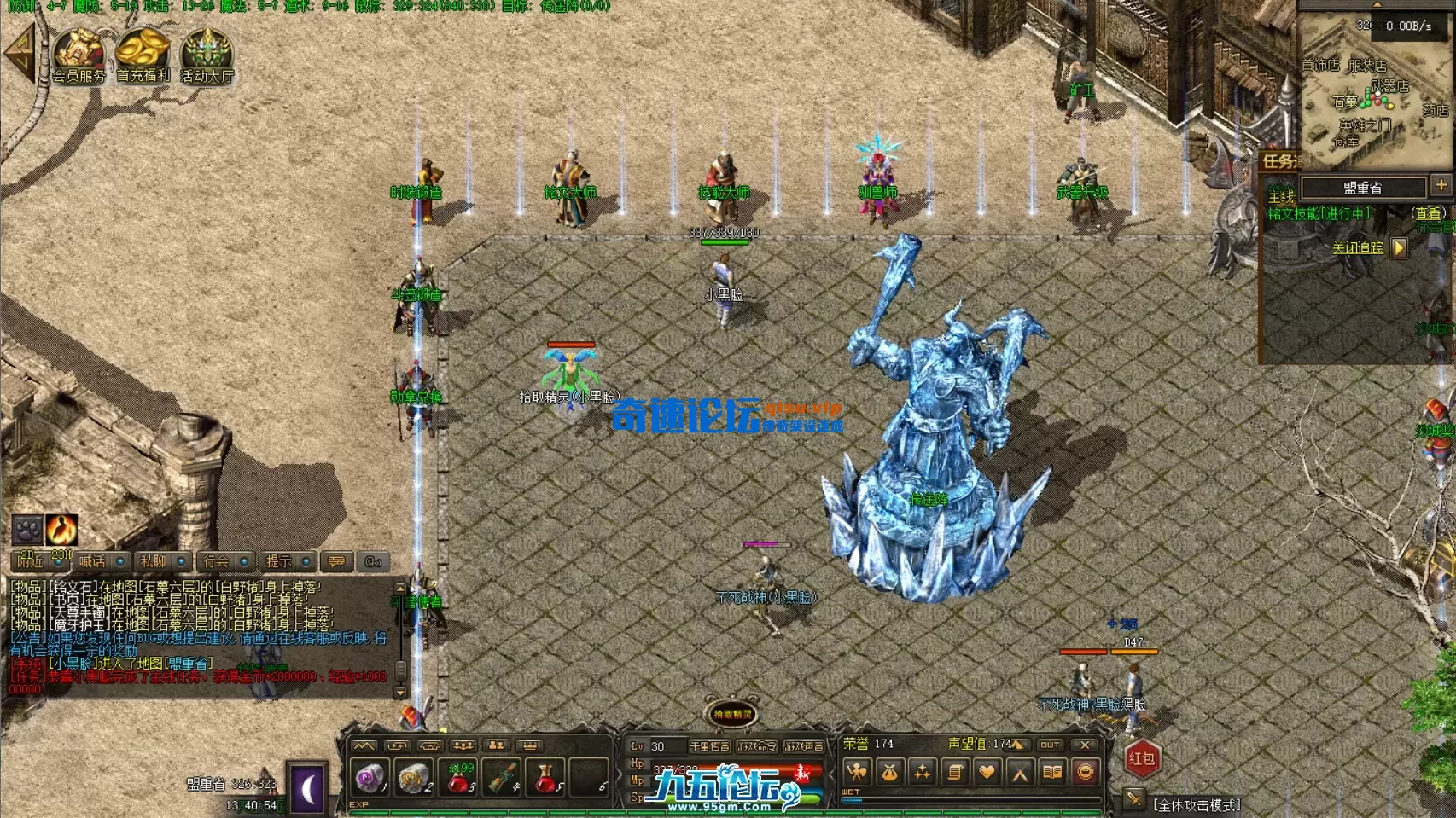The width and height of the screenshot is (1456, 818).
Task: Click the paw print pet icon
Action: 27,530
